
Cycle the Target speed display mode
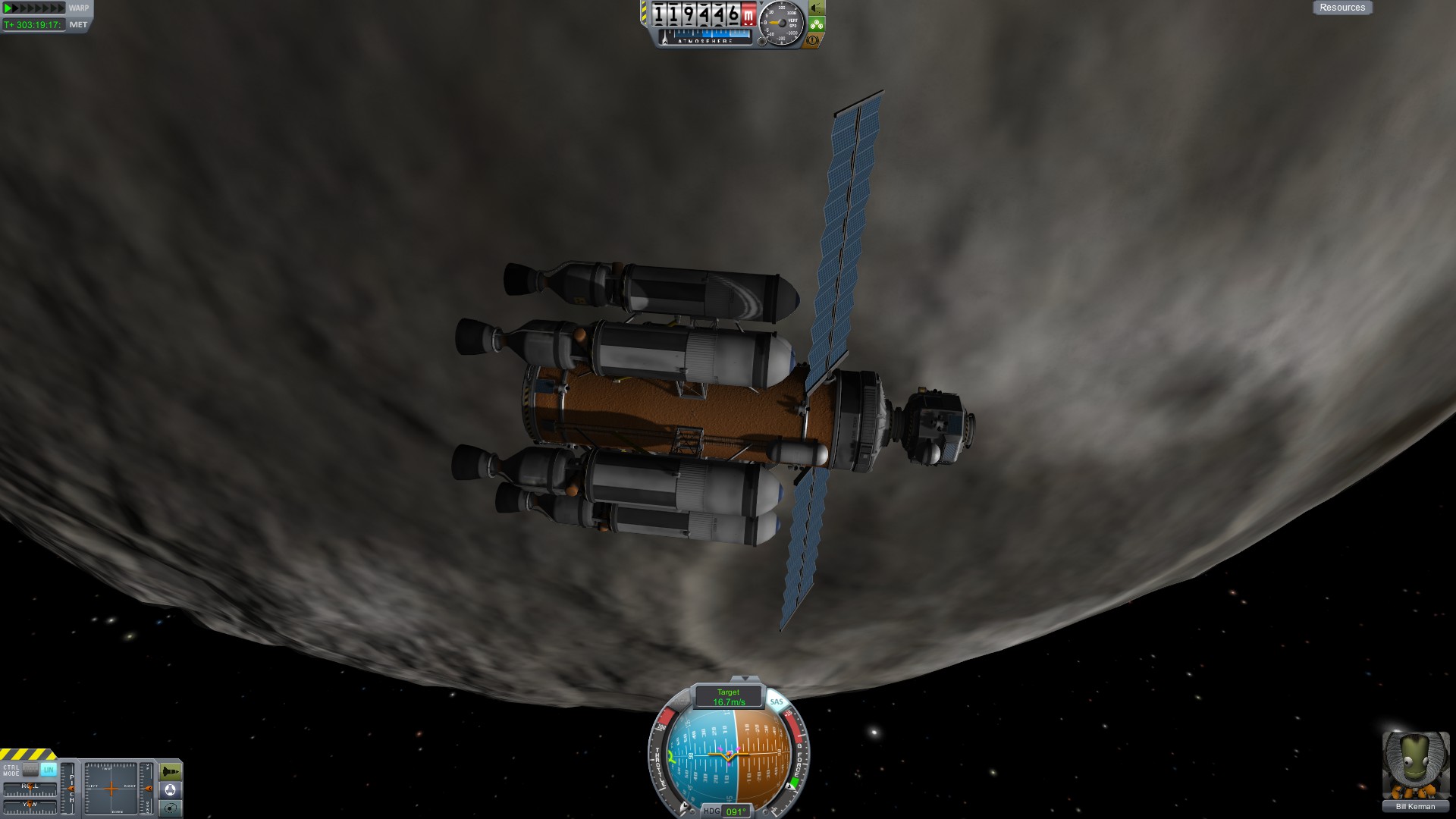pyautogui.click(x=728, y=697)
